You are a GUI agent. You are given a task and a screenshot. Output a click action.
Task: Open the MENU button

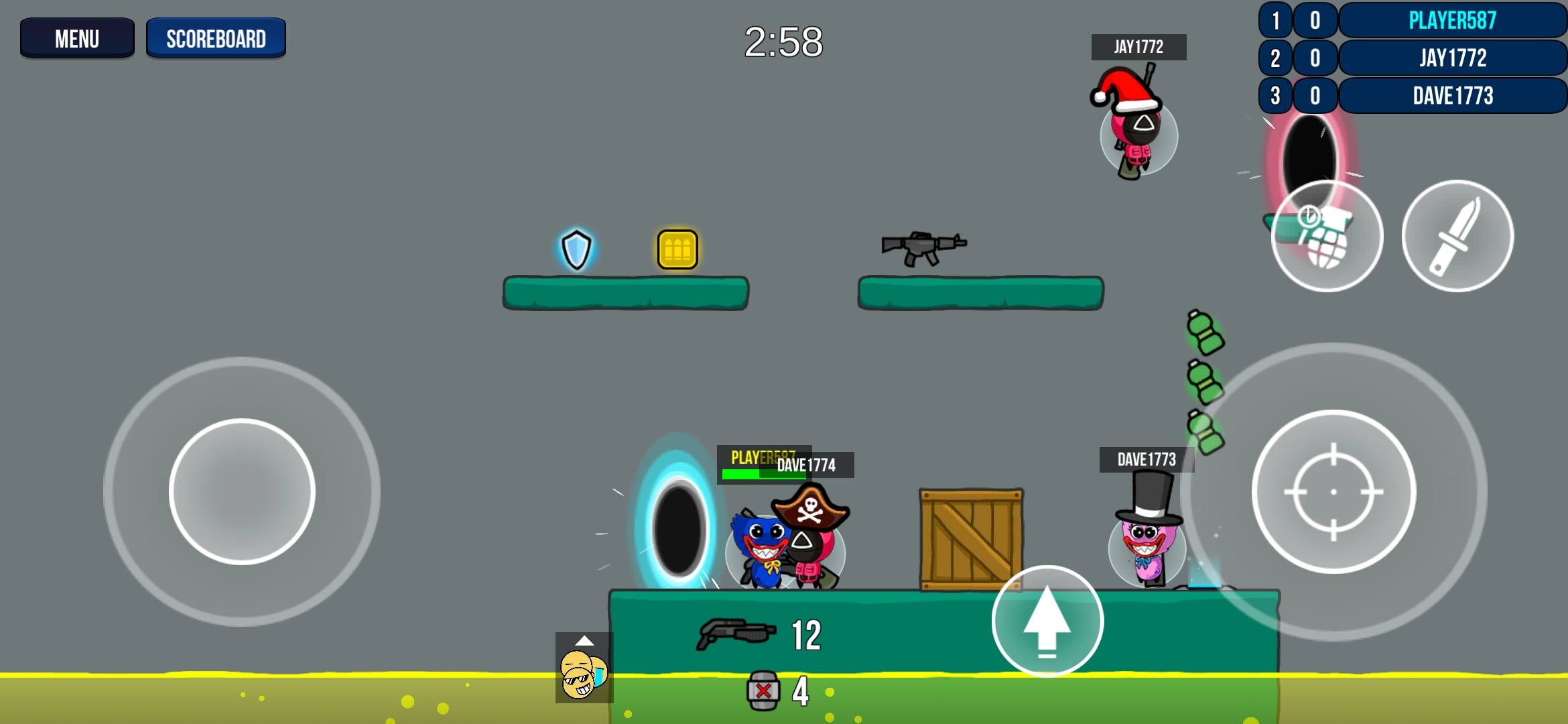pyautogui.click(x=77, y=38)
